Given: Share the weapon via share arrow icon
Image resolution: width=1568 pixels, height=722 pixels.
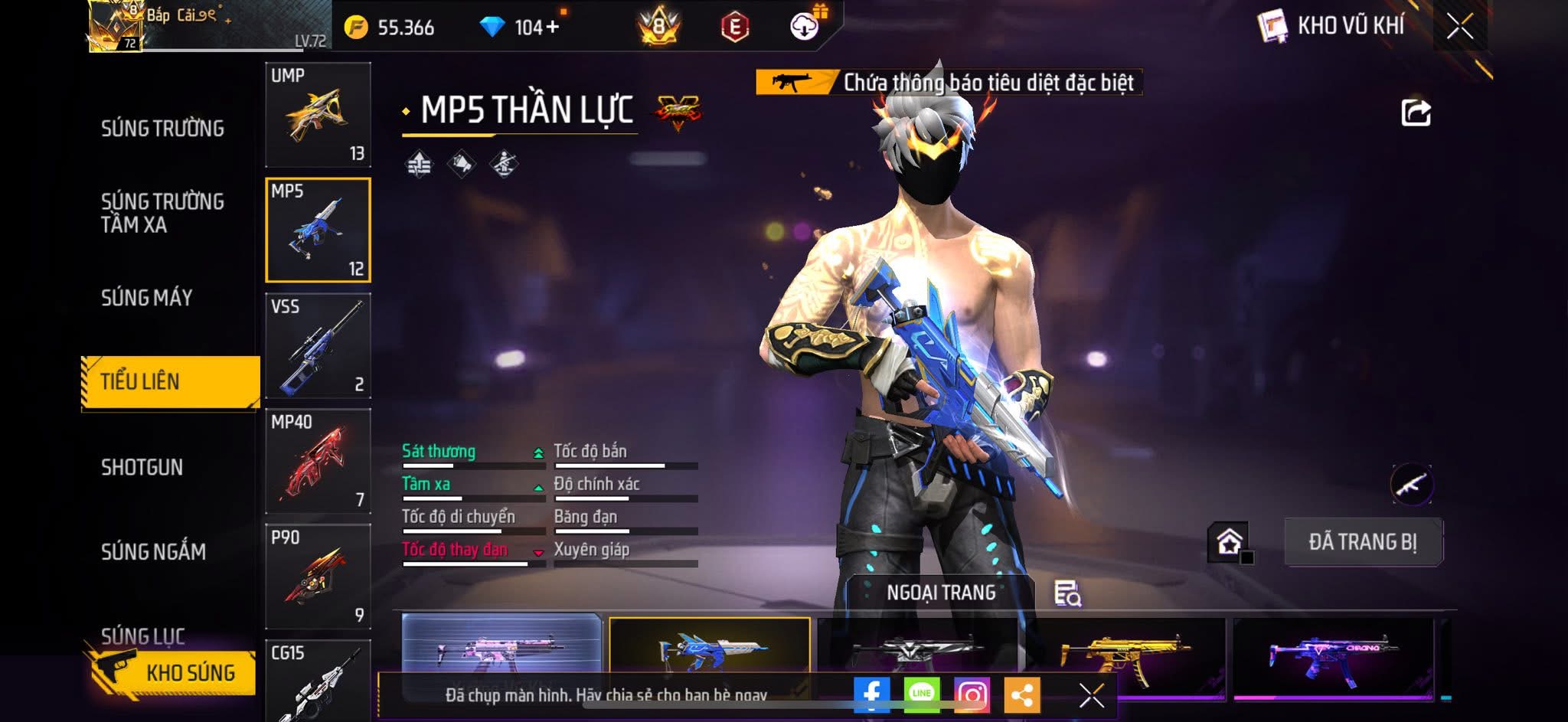Looking at the screenshot, I should [x=1416, y=113].
